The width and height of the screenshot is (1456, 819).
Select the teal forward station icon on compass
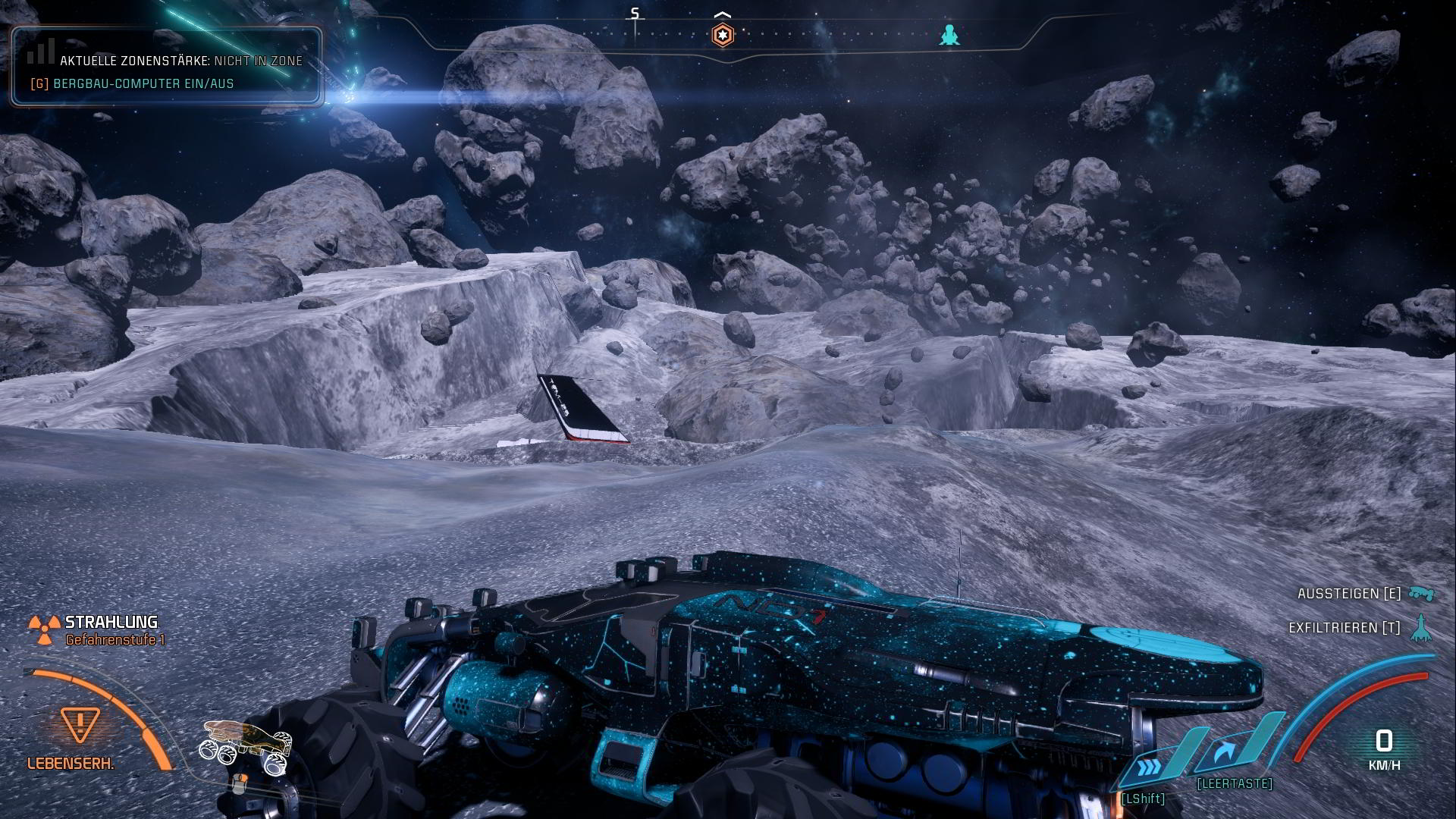tap(950, 33)
